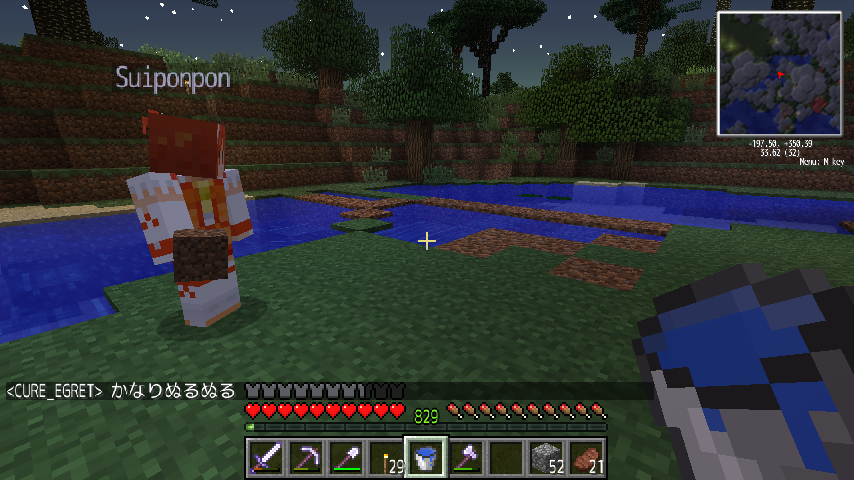Select the cobblestone stack of 52
The height and width of the screenshot is (480, 854).
click(545, 459)
